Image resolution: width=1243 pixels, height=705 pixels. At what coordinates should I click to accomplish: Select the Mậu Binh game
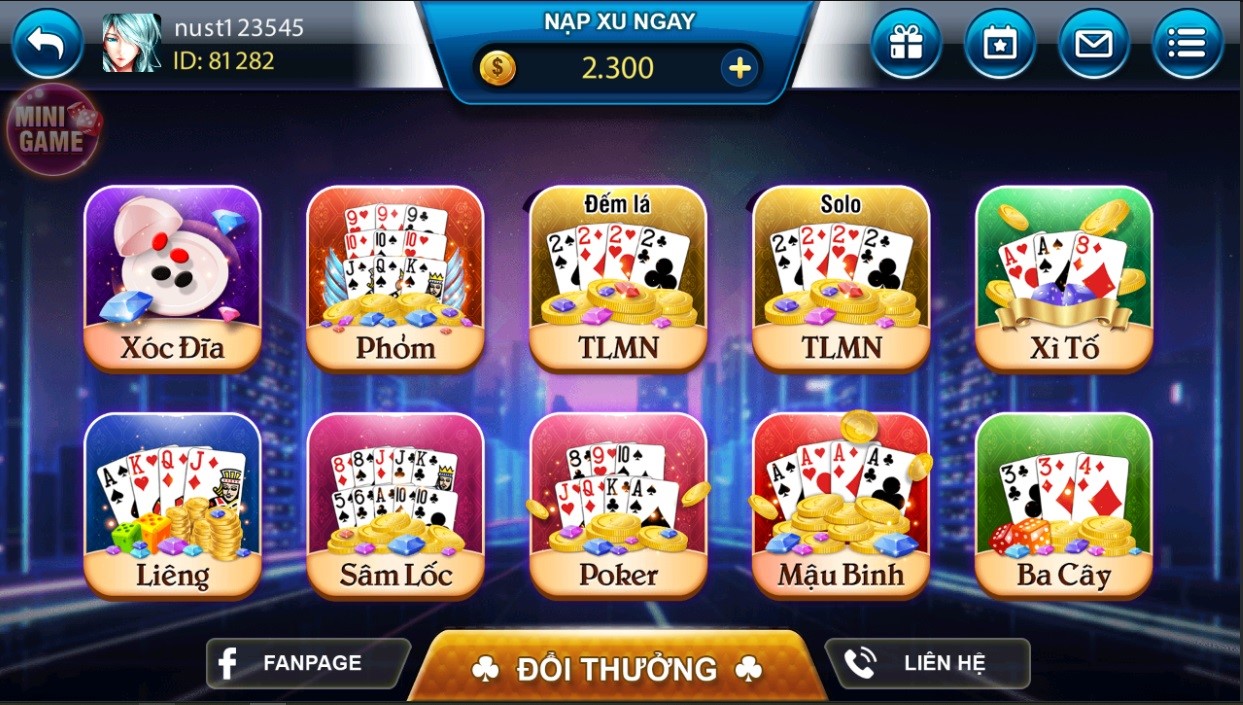coord(841,504)
